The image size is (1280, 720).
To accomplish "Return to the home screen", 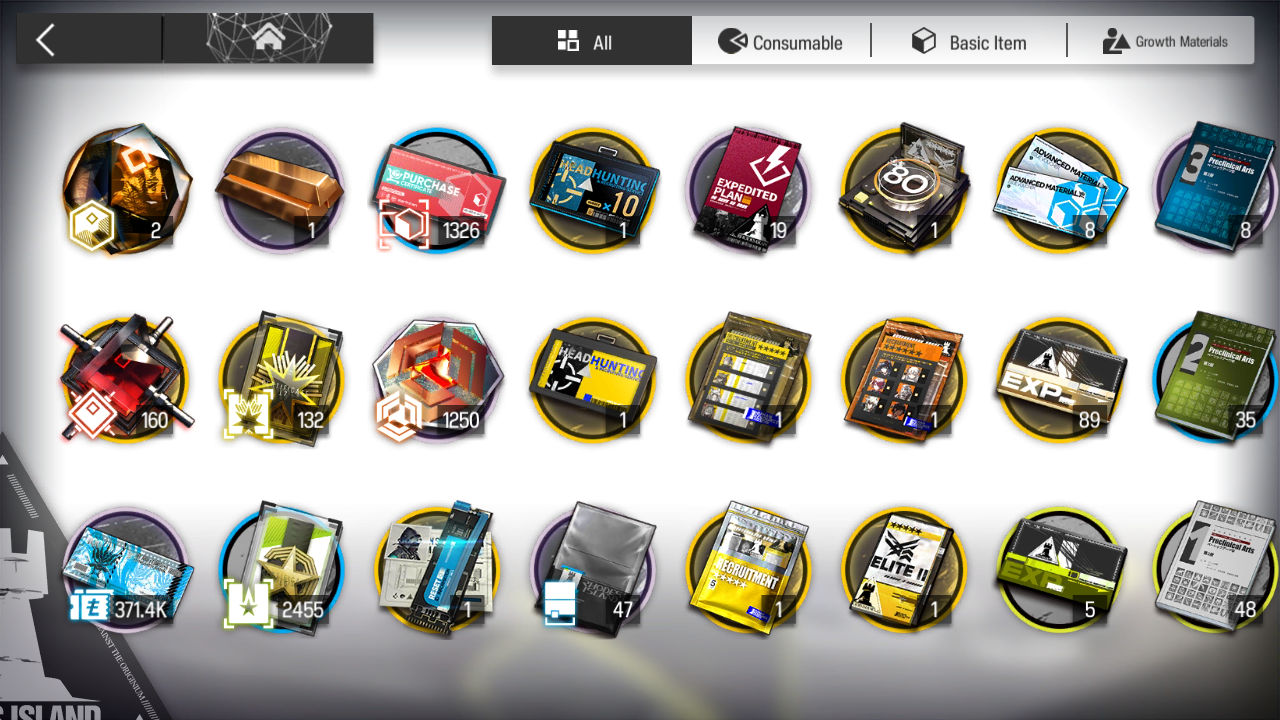I will coord(267,40).
